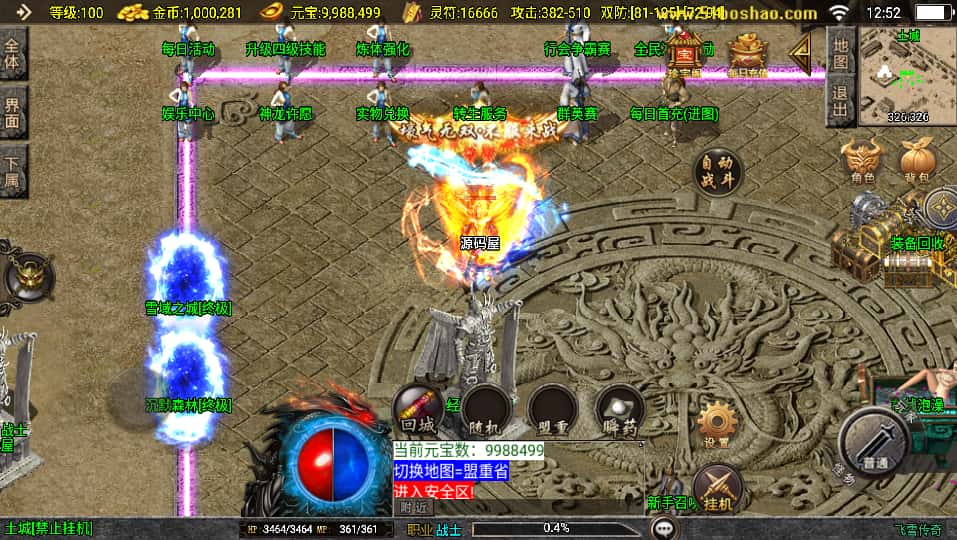Toggle 自动战斗 auto battle
Viewport: 957px width, 540px height.
(718, 172)
